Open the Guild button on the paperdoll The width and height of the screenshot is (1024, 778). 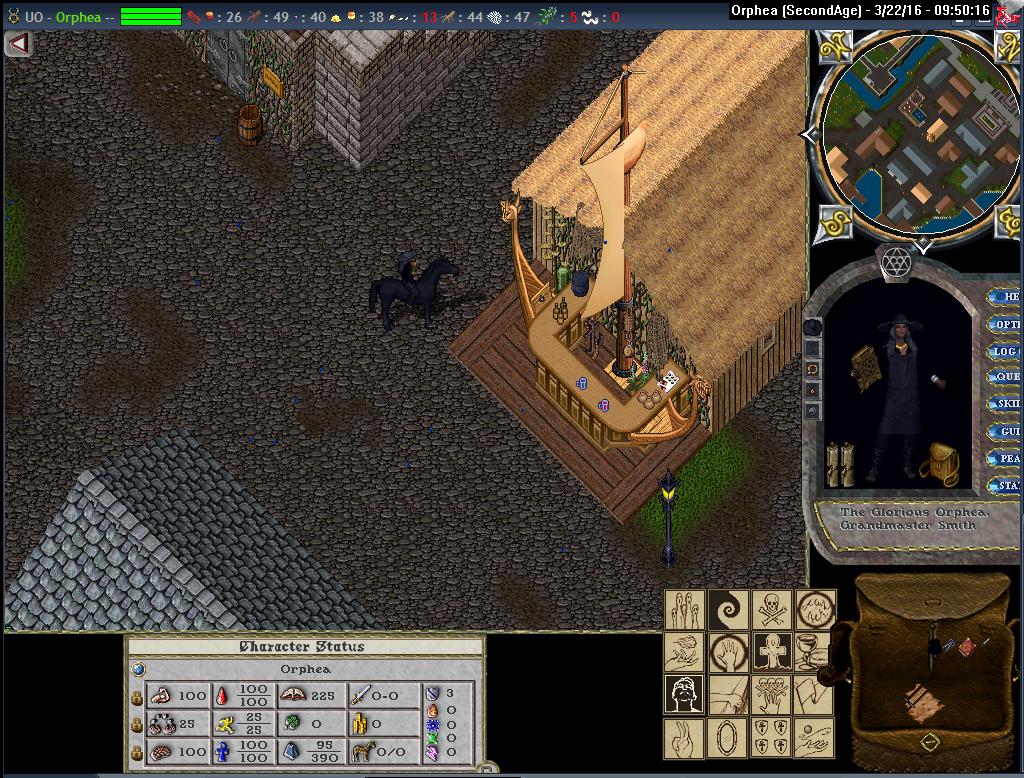tap(1005, 431)
